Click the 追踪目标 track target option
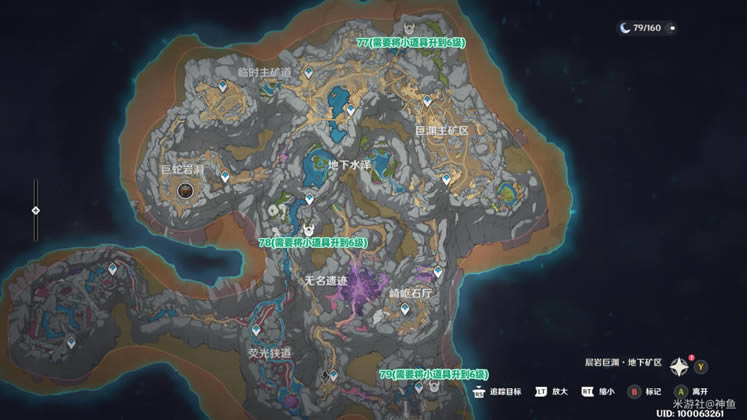Viewport: 747px width, 420px height. point(483,391)
